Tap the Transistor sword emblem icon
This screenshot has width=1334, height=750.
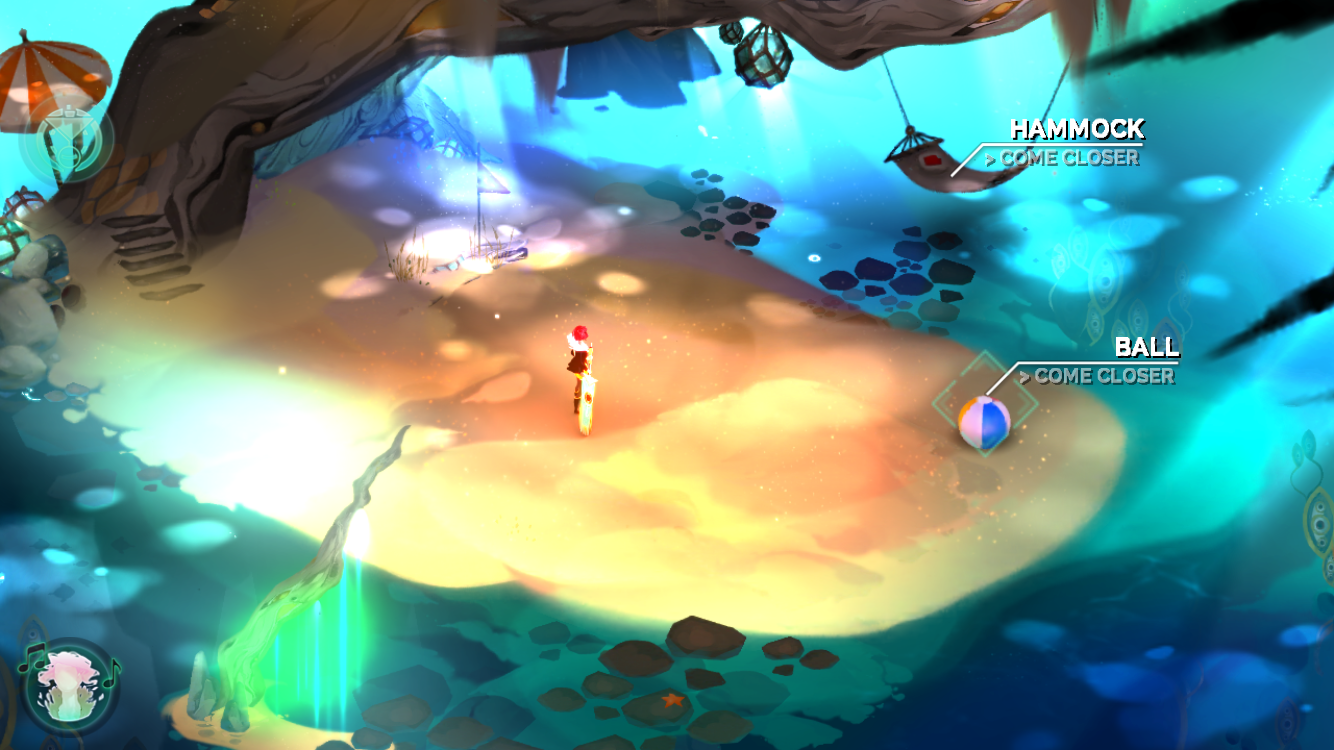(x=66, y=141)
